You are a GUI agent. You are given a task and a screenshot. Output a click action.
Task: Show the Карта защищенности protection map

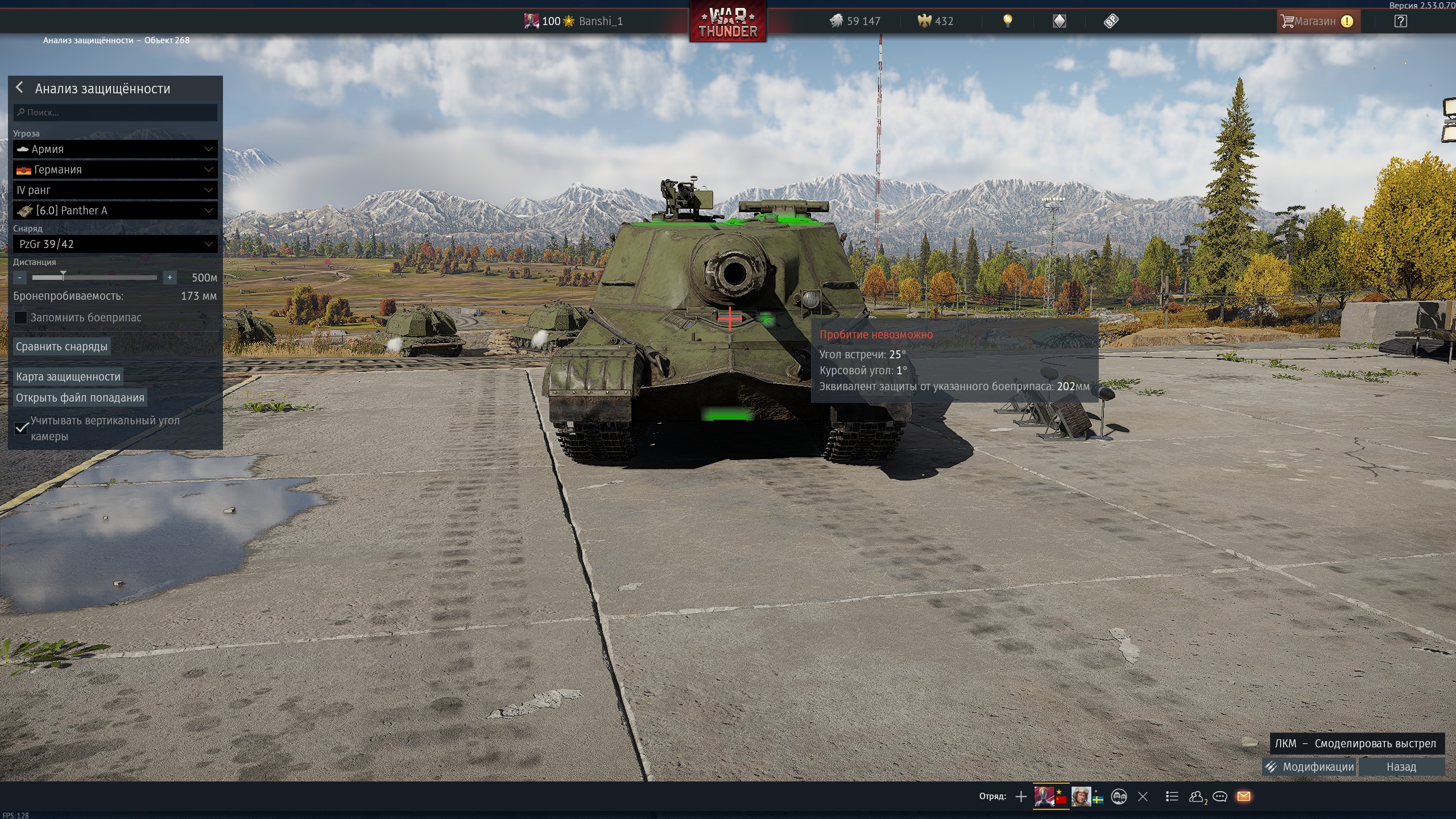coord(68,377)
